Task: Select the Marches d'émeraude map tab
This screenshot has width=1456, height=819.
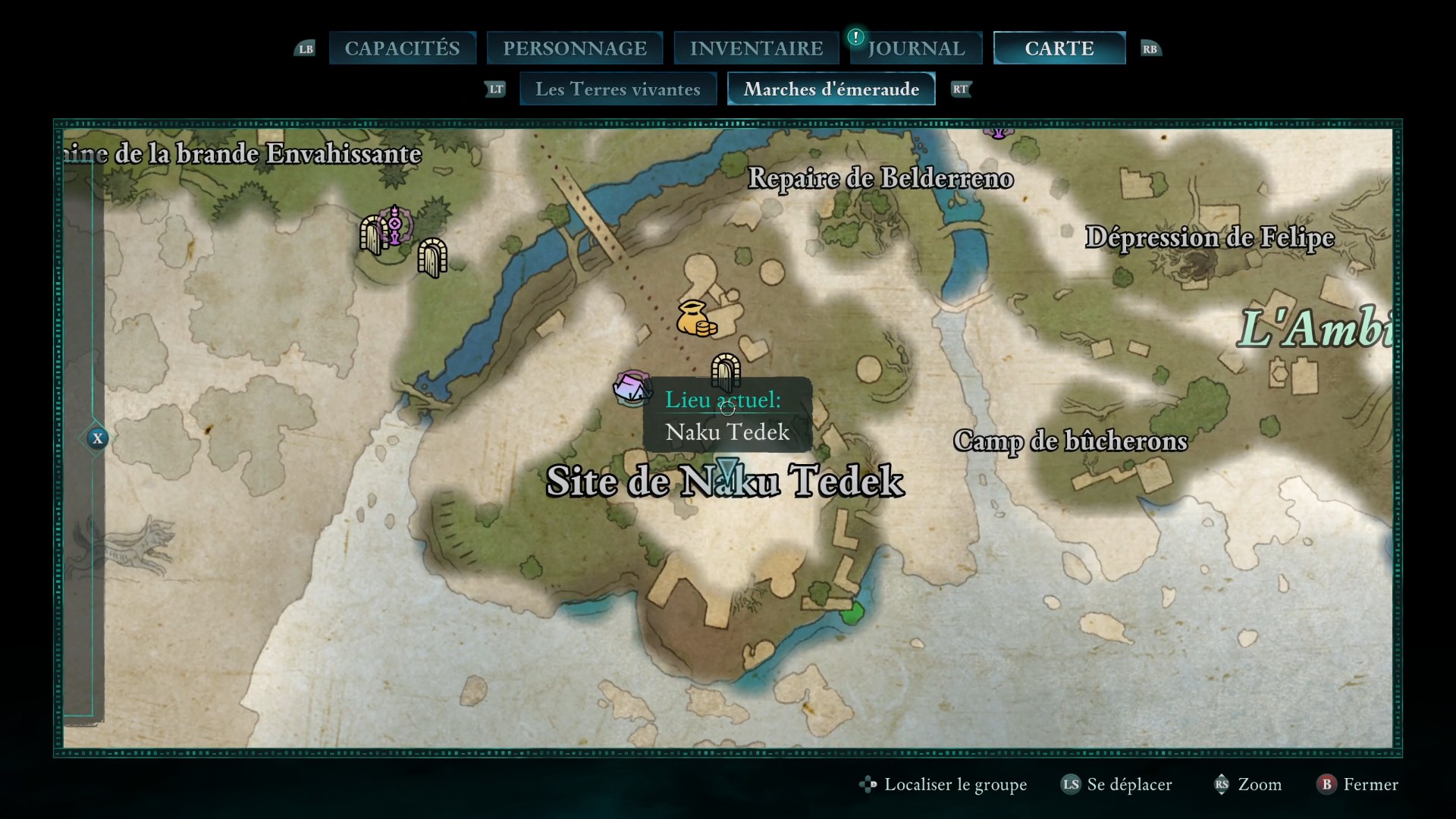Action: pos(831,89)
